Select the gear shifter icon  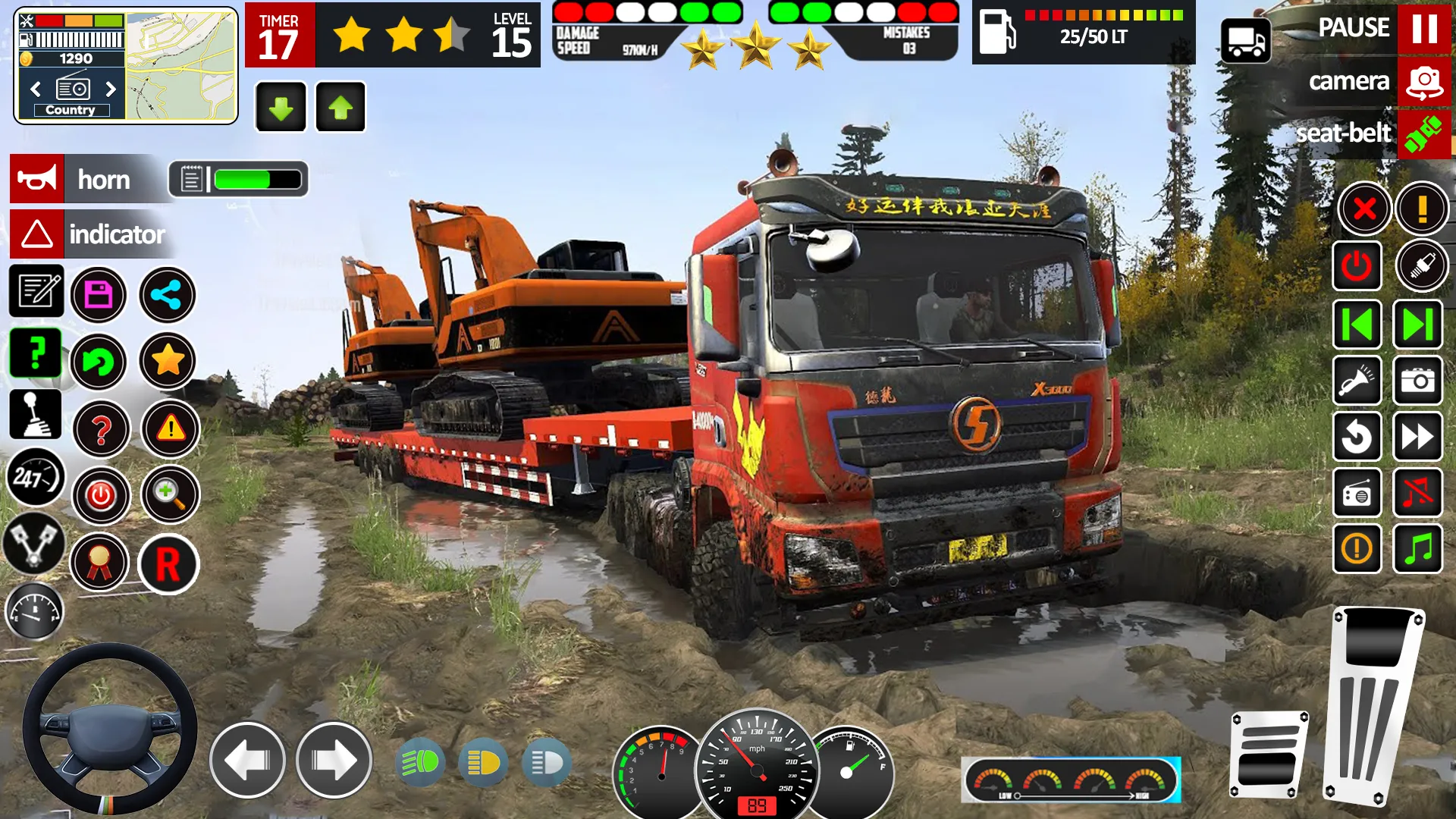pyautogui.click(x=34, y=415)
